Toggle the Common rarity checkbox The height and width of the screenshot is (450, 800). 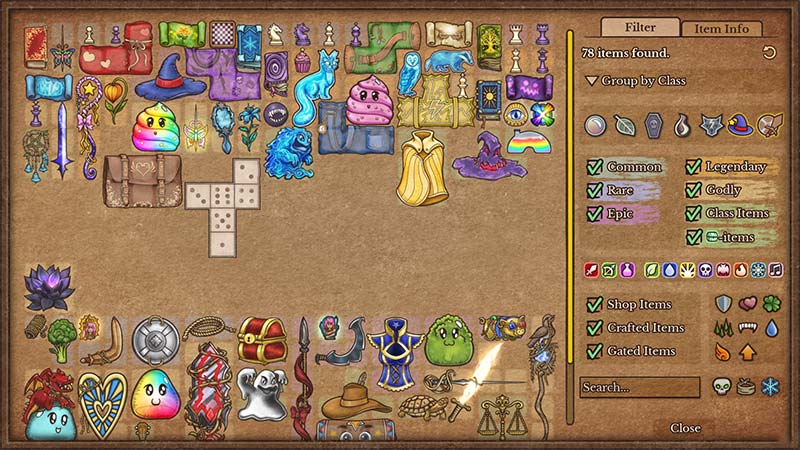tap(595, 167)
